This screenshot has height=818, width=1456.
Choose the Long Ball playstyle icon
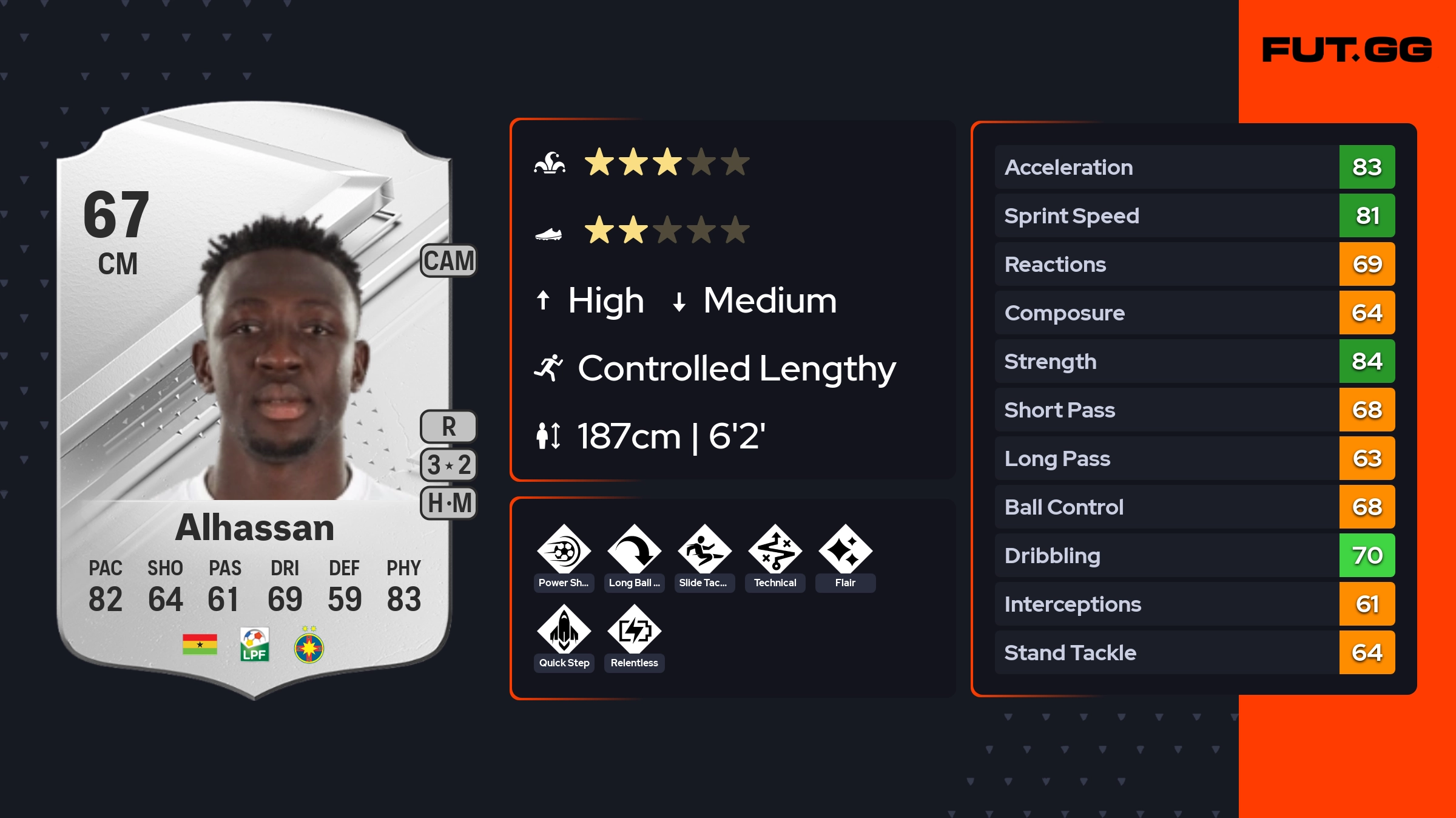634,550
